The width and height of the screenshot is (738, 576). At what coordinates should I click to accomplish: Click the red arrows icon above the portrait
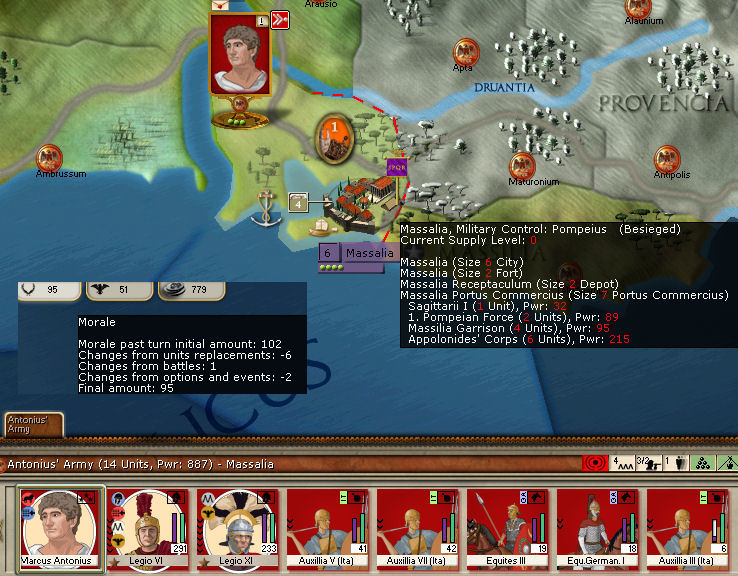pyautogui.click(x=280, y=19)
